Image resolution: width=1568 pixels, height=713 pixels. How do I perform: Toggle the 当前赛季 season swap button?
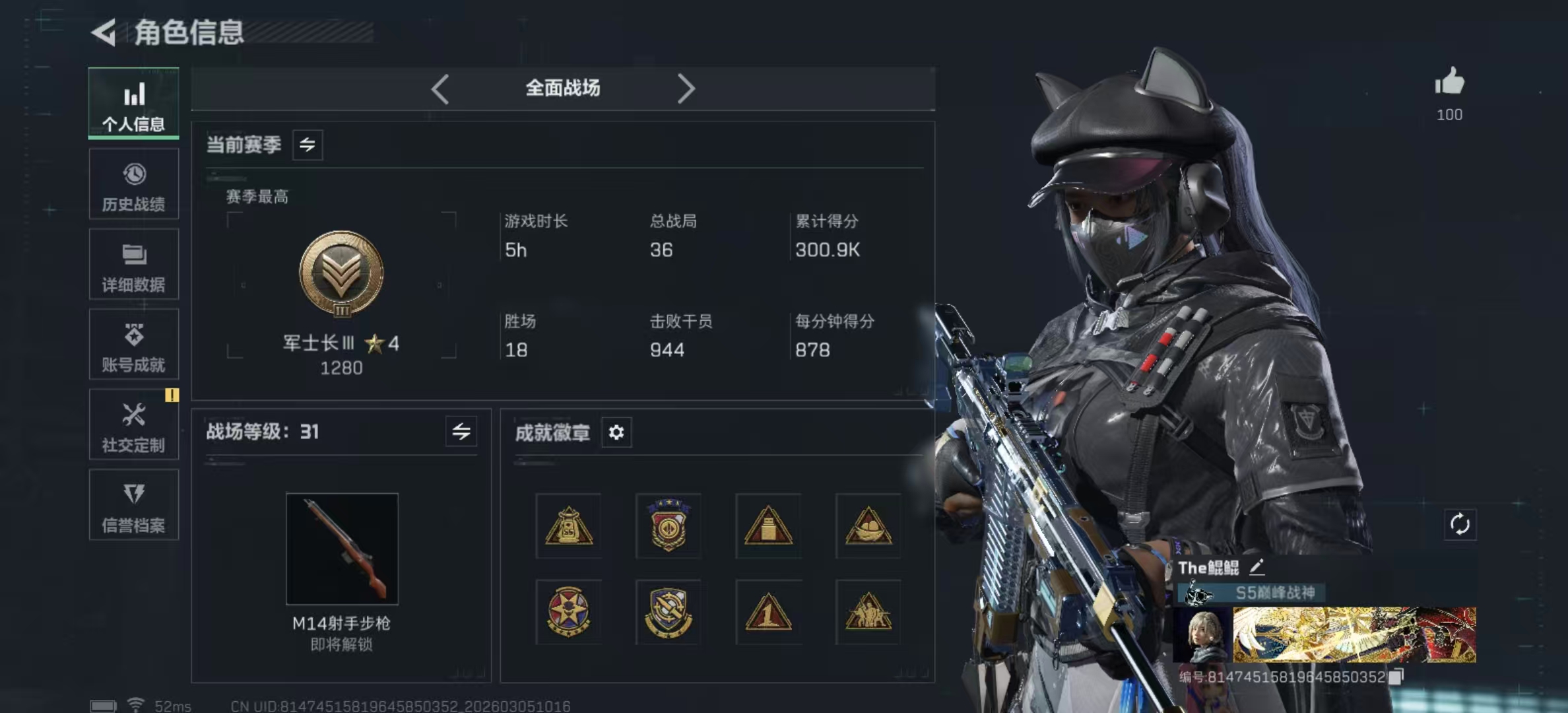pos(308,145)
